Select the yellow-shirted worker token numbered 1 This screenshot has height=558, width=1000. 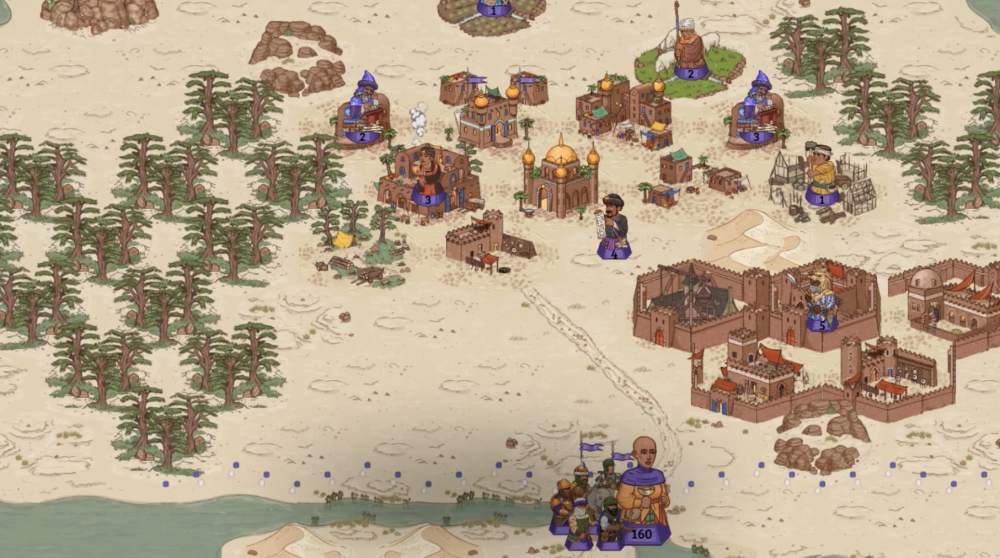822,177
